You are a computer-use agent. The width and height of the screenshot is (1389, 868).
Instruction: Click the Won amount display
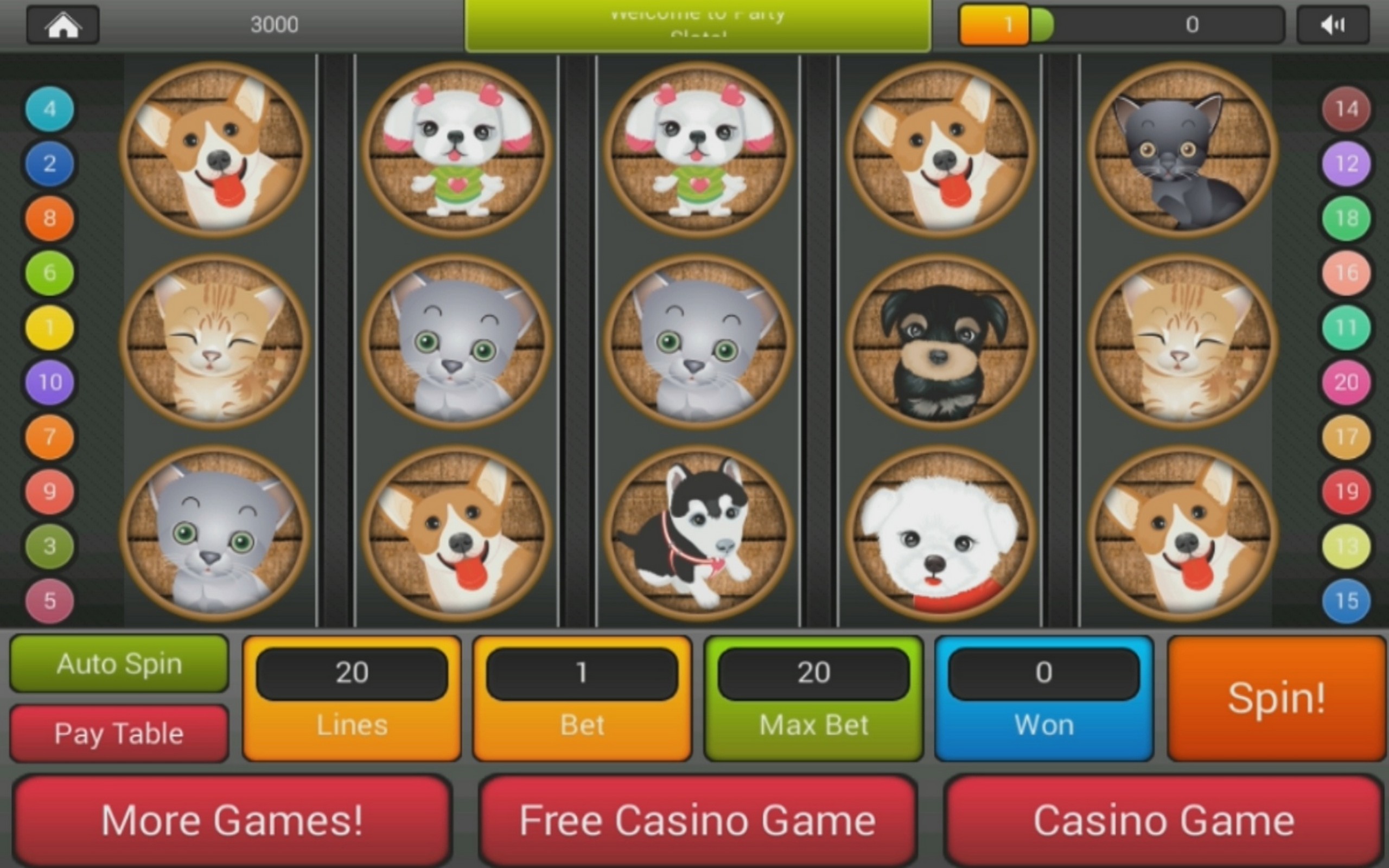pos(1043,698)
